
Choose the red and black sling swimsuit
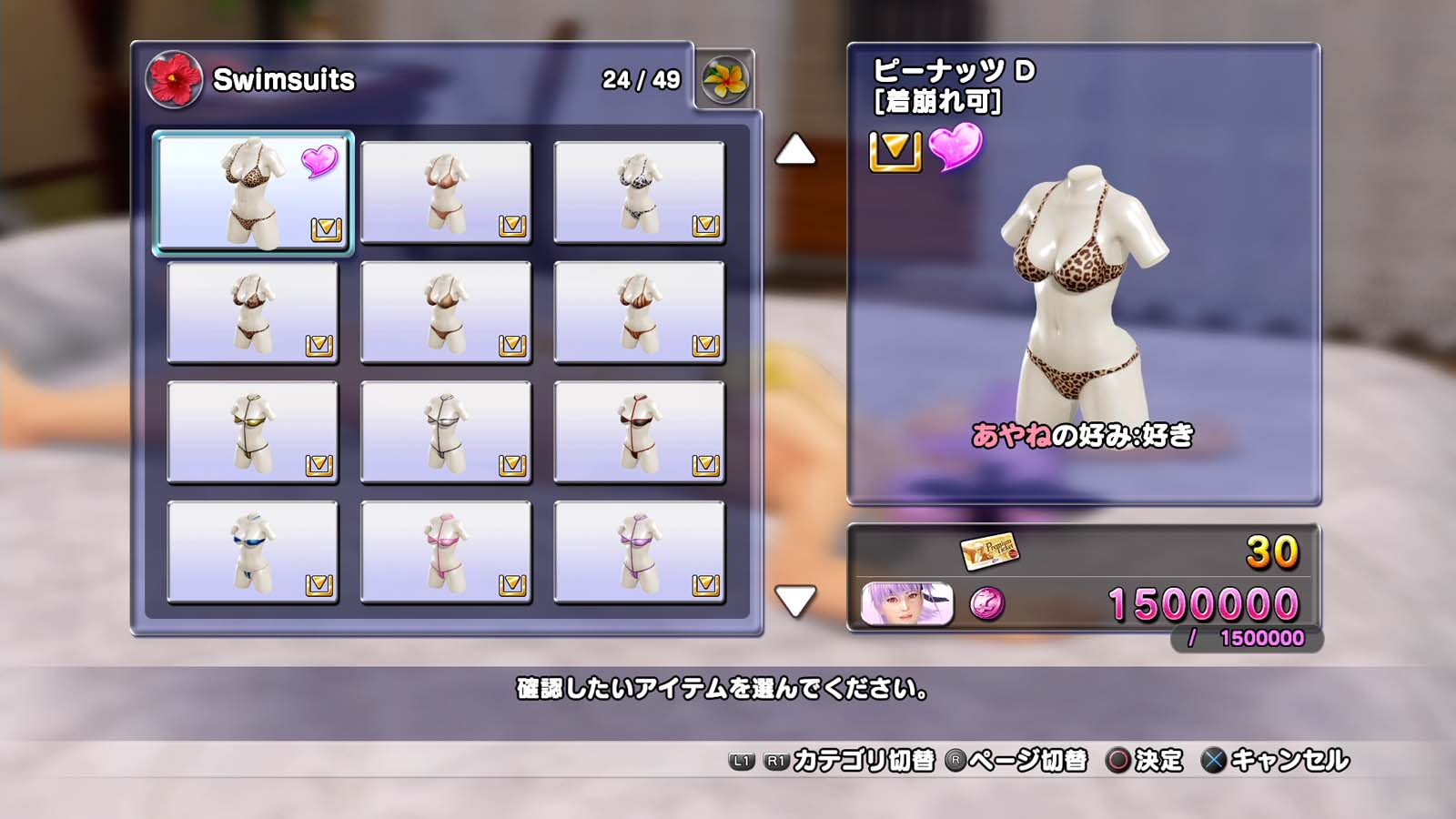[639, 431]
